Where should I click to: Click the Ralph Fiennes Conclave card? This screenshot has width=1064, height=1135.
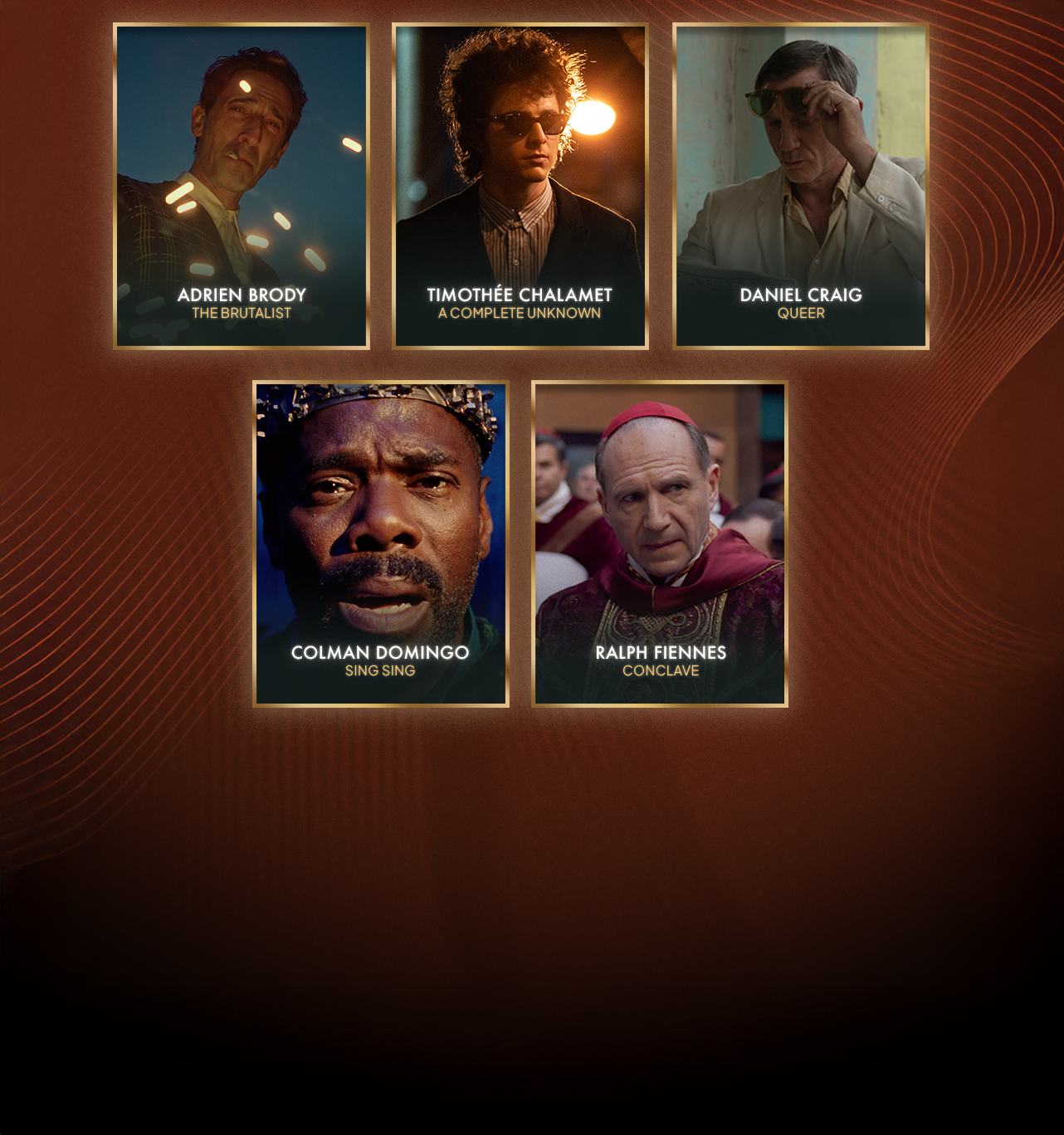pos(660,543)
